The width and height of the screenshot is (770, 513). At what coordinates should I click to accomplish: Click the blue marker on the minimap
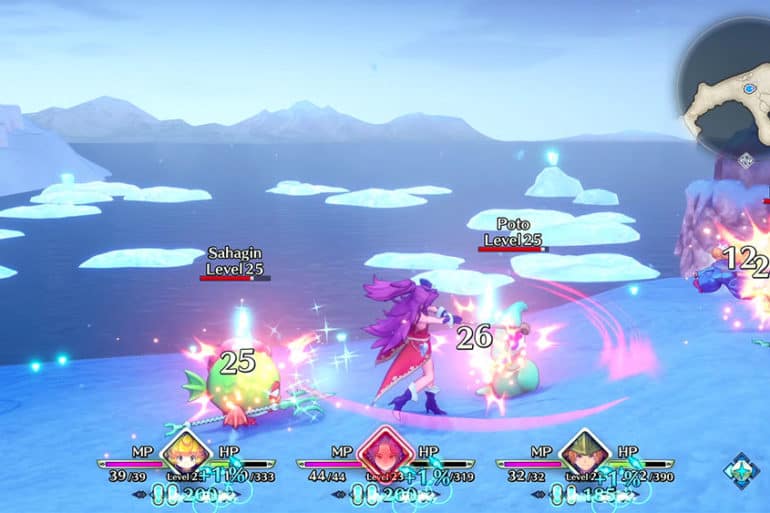tap(749, 89)
